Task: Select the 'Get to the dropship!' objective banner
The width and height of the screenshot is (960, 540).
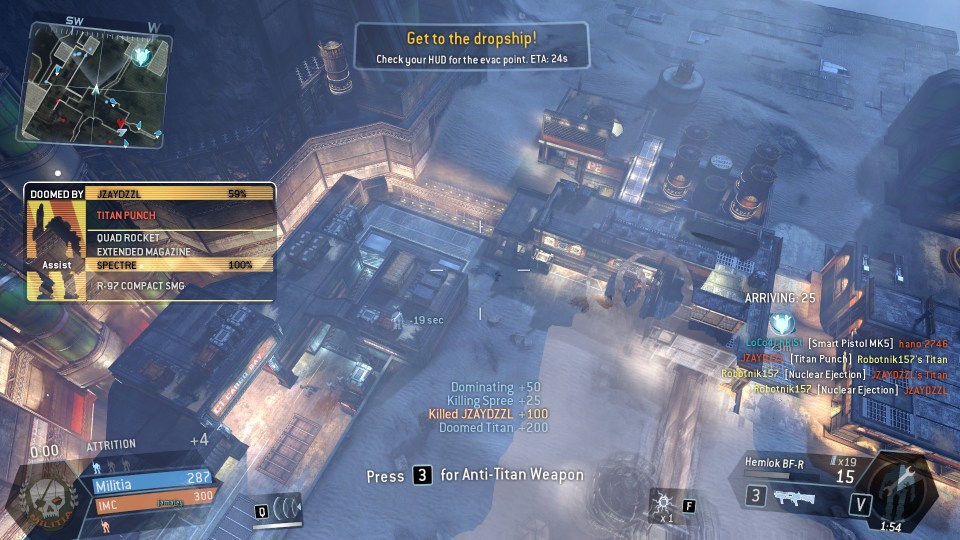Action: click(x=472, y=47)
